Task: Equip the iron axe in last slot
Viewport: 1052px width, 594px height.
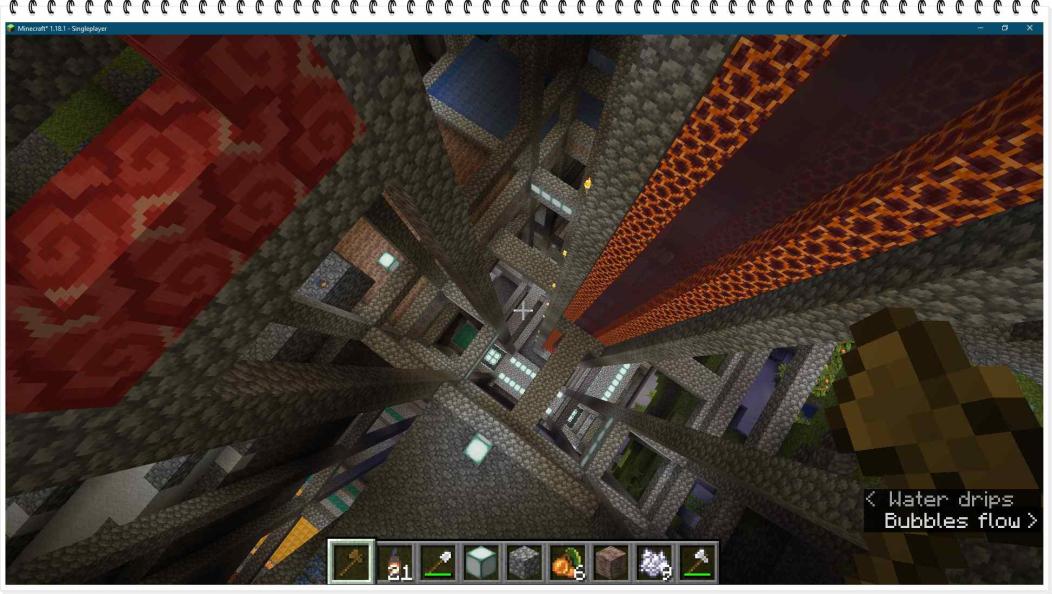Action: 696,562
